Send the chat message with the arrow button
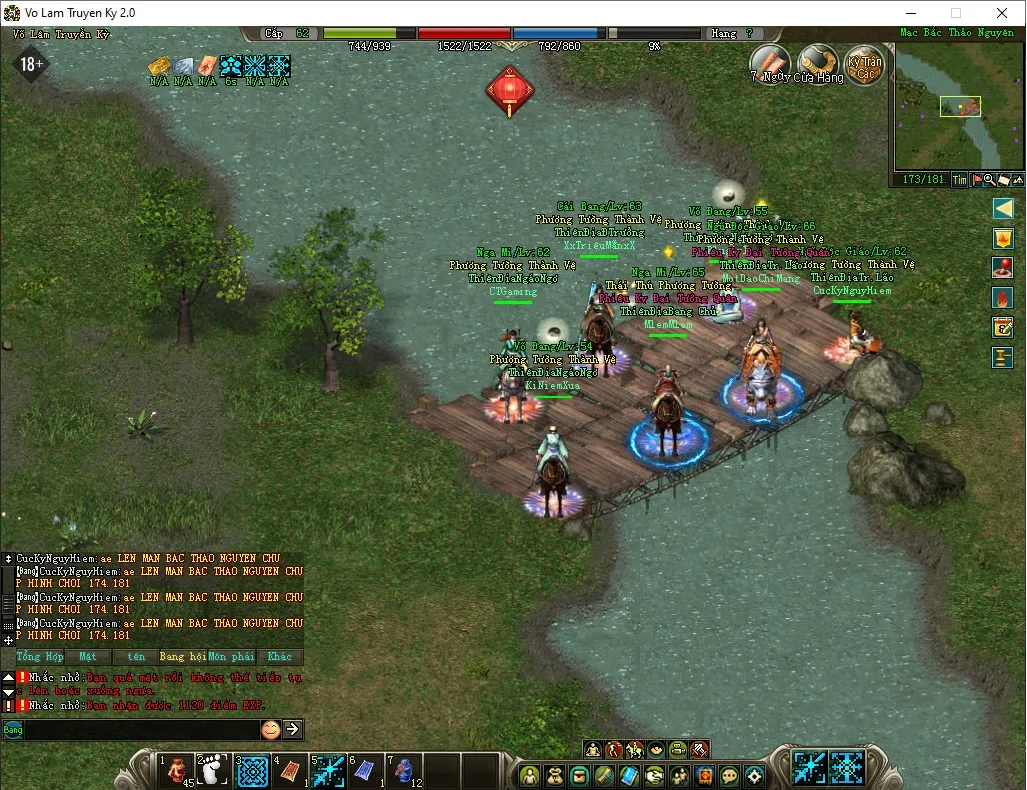 tap(293, 730)
